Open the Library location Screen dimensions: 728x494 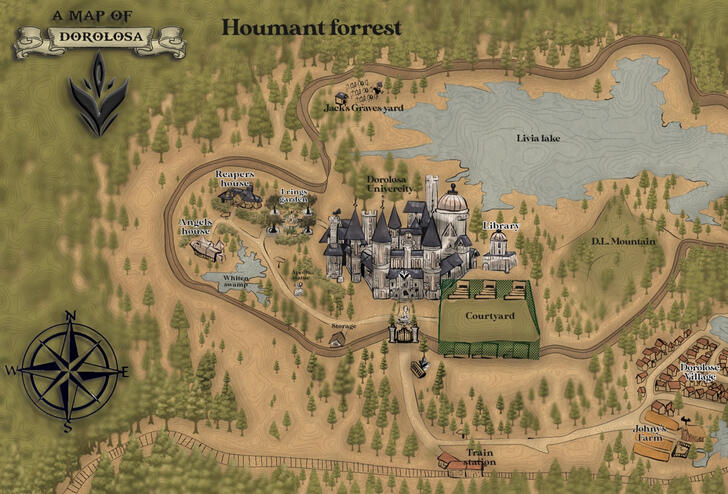pyautogui.click(x=500, y=250)
